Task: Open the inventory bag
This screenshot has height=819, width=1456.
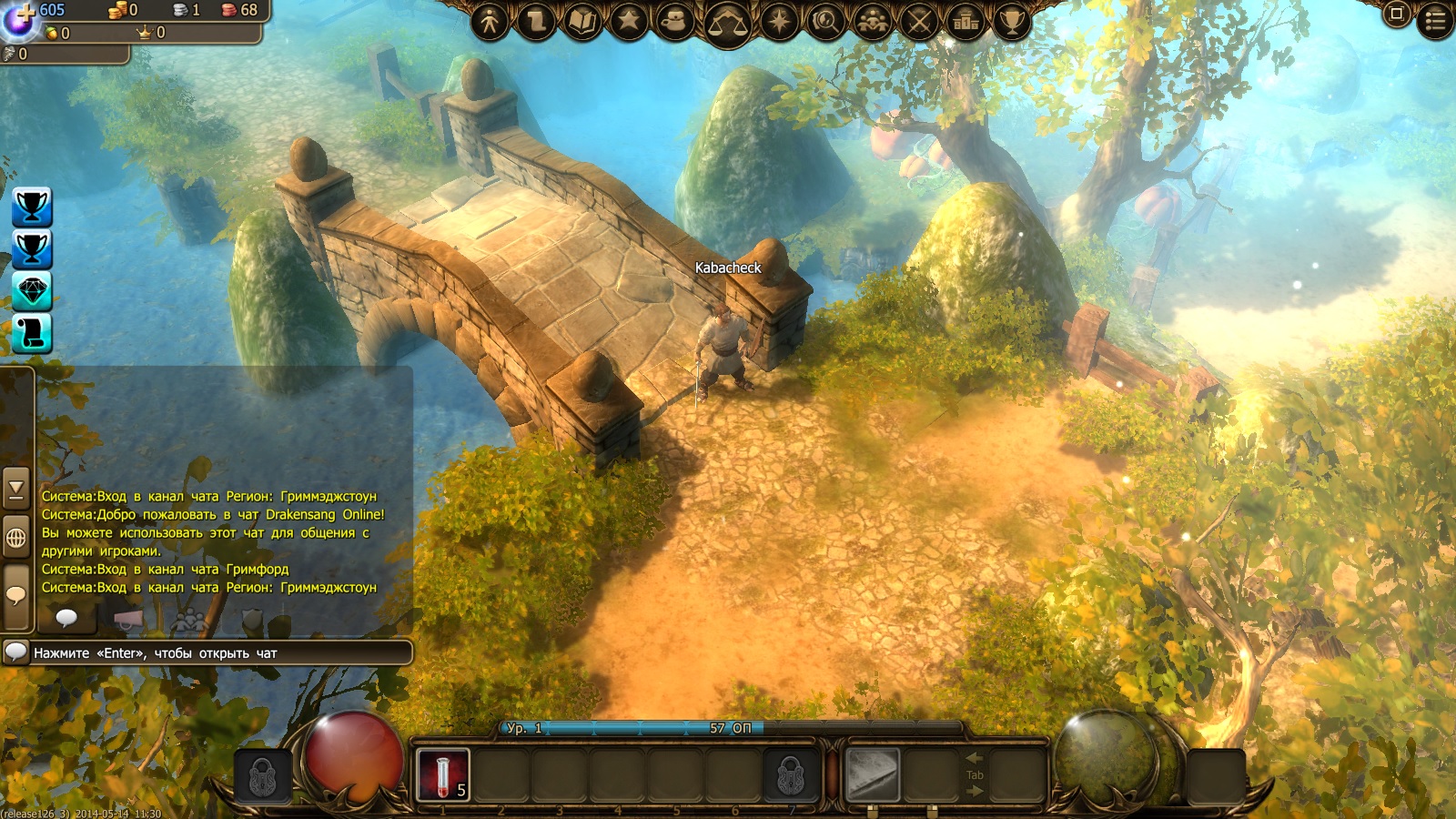Action: click(x=675, y=20)
